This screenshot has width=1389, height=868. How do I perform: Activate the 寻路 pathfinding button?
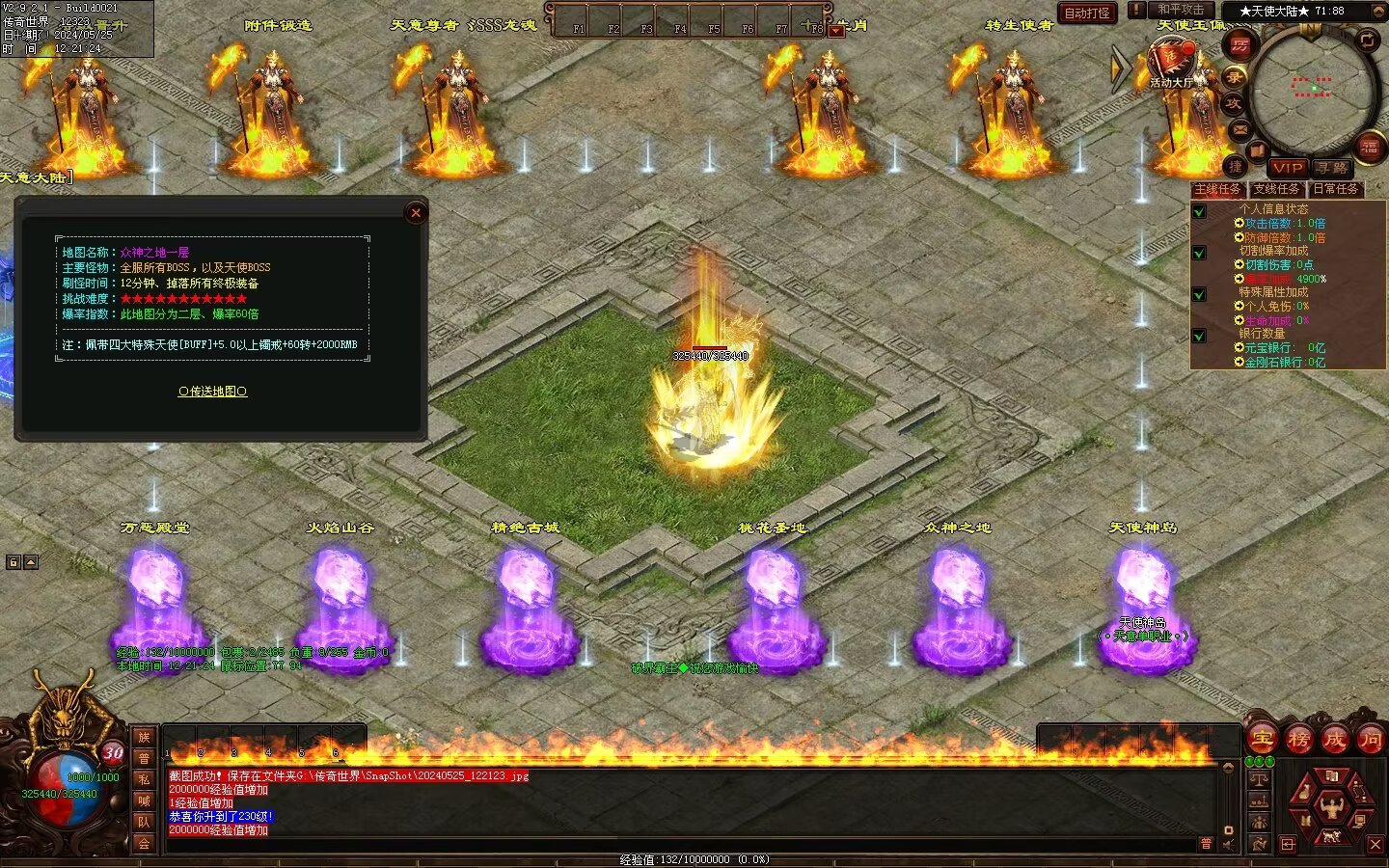pos(1332,168)
